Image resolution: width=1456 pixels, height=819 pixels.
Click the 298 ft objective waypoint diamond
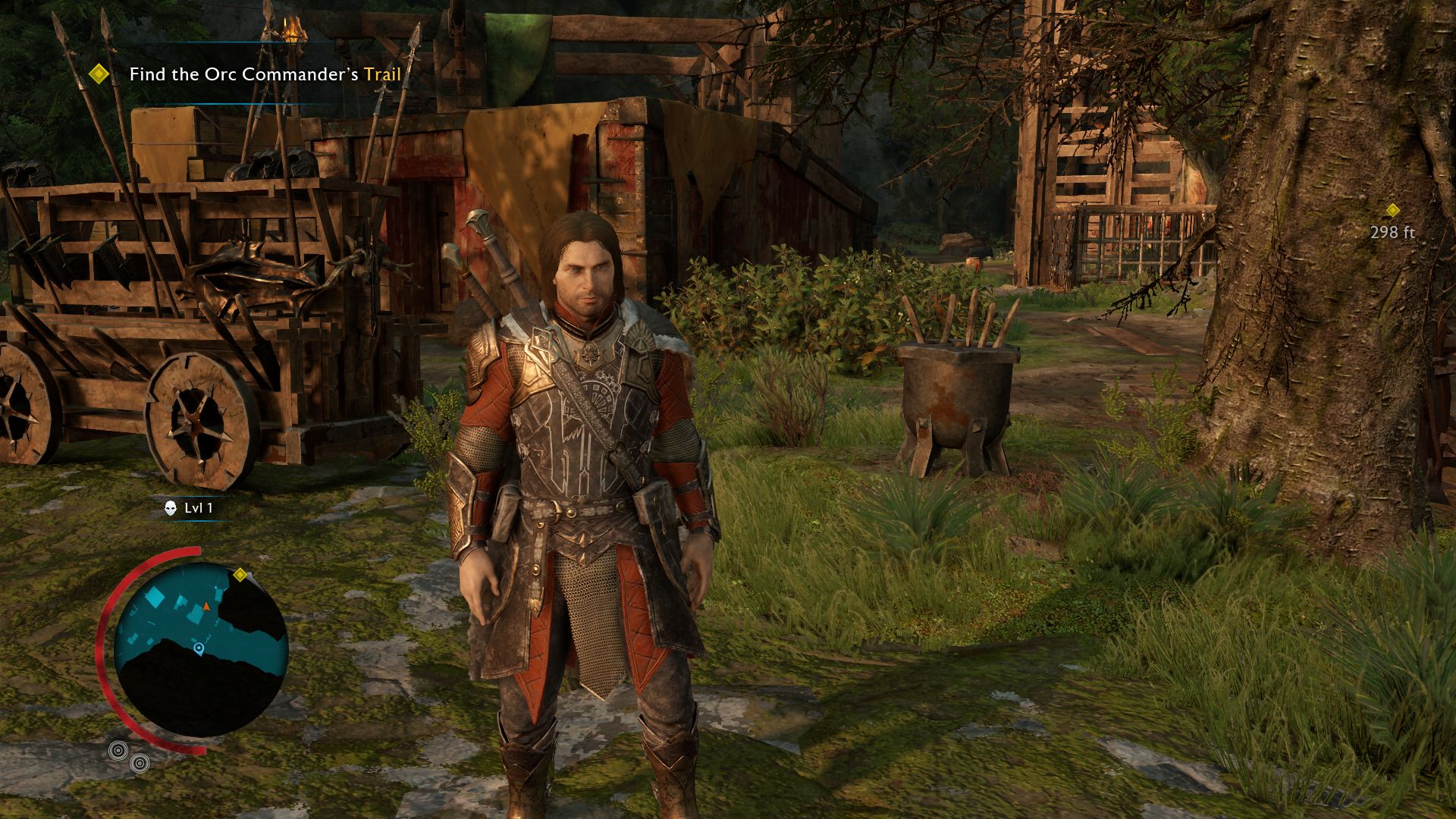(1392, 210)
